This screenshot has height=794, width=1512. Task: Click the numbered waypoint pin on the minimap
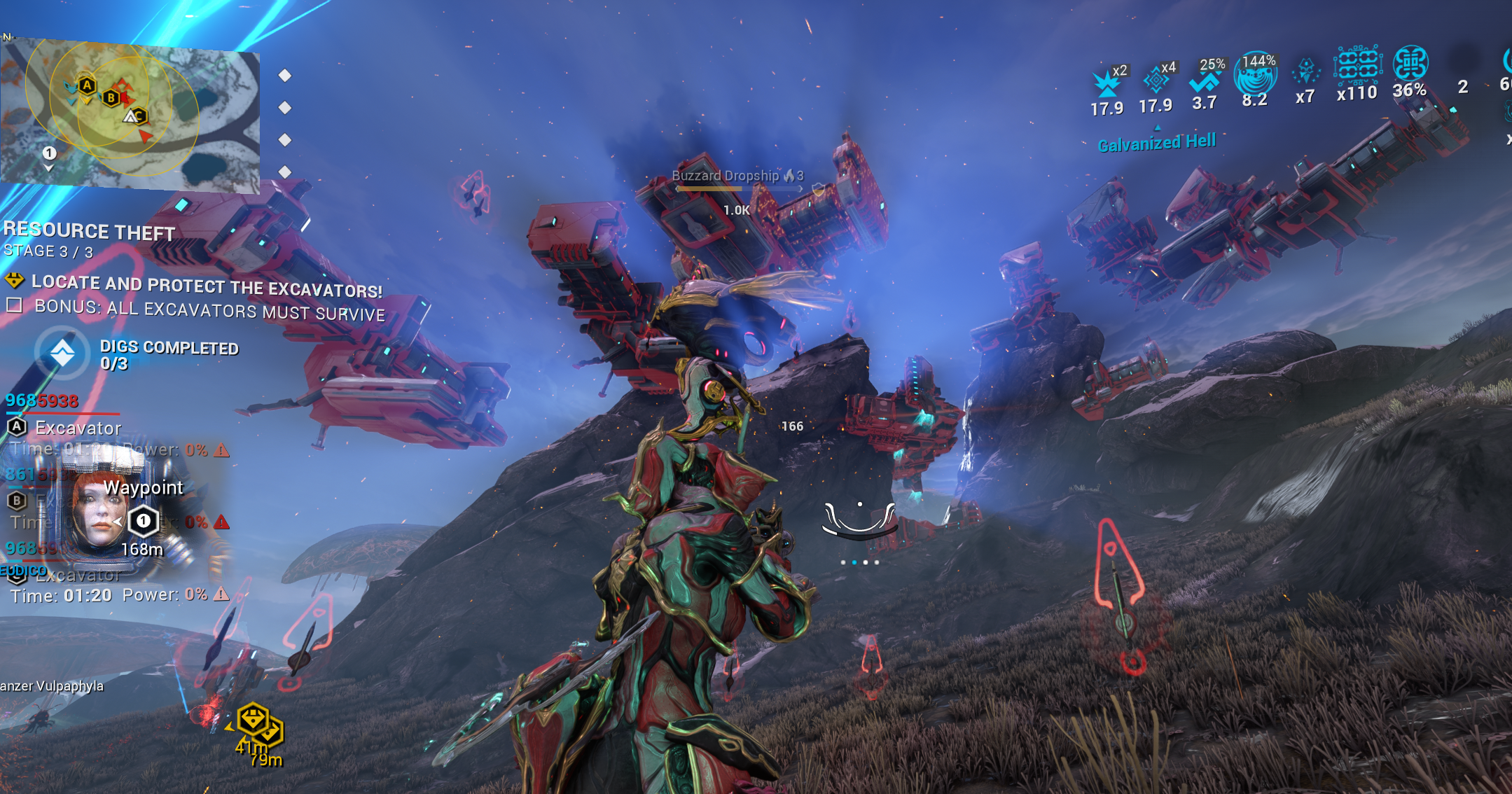49,153
